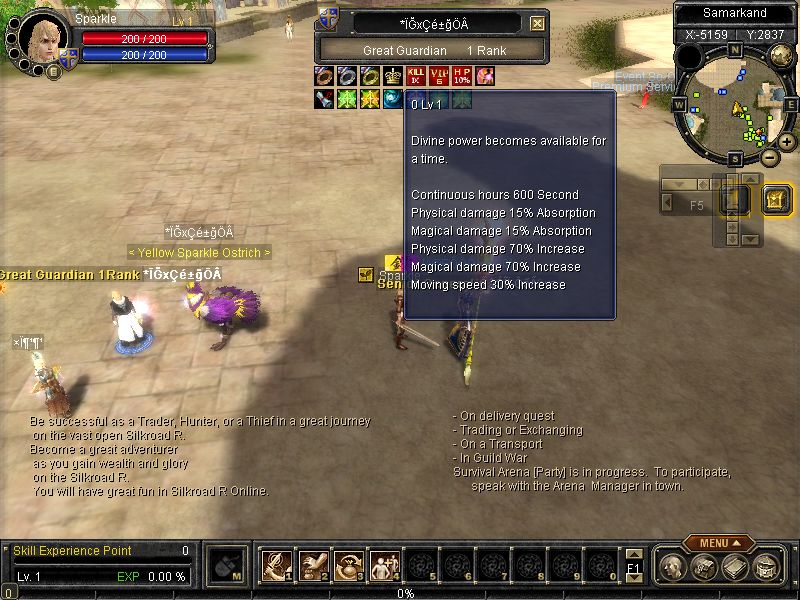Activate hotbar slot 3 action

tap(349, 566)
